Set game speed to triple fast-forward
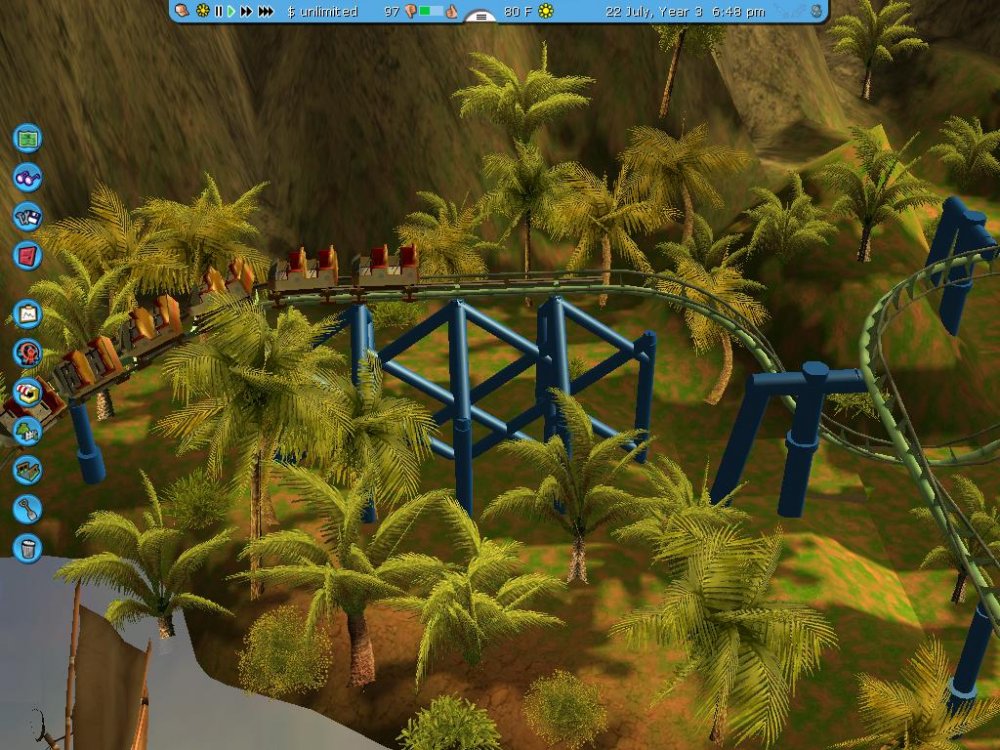Screen dimensions: 1000x750 265,11
